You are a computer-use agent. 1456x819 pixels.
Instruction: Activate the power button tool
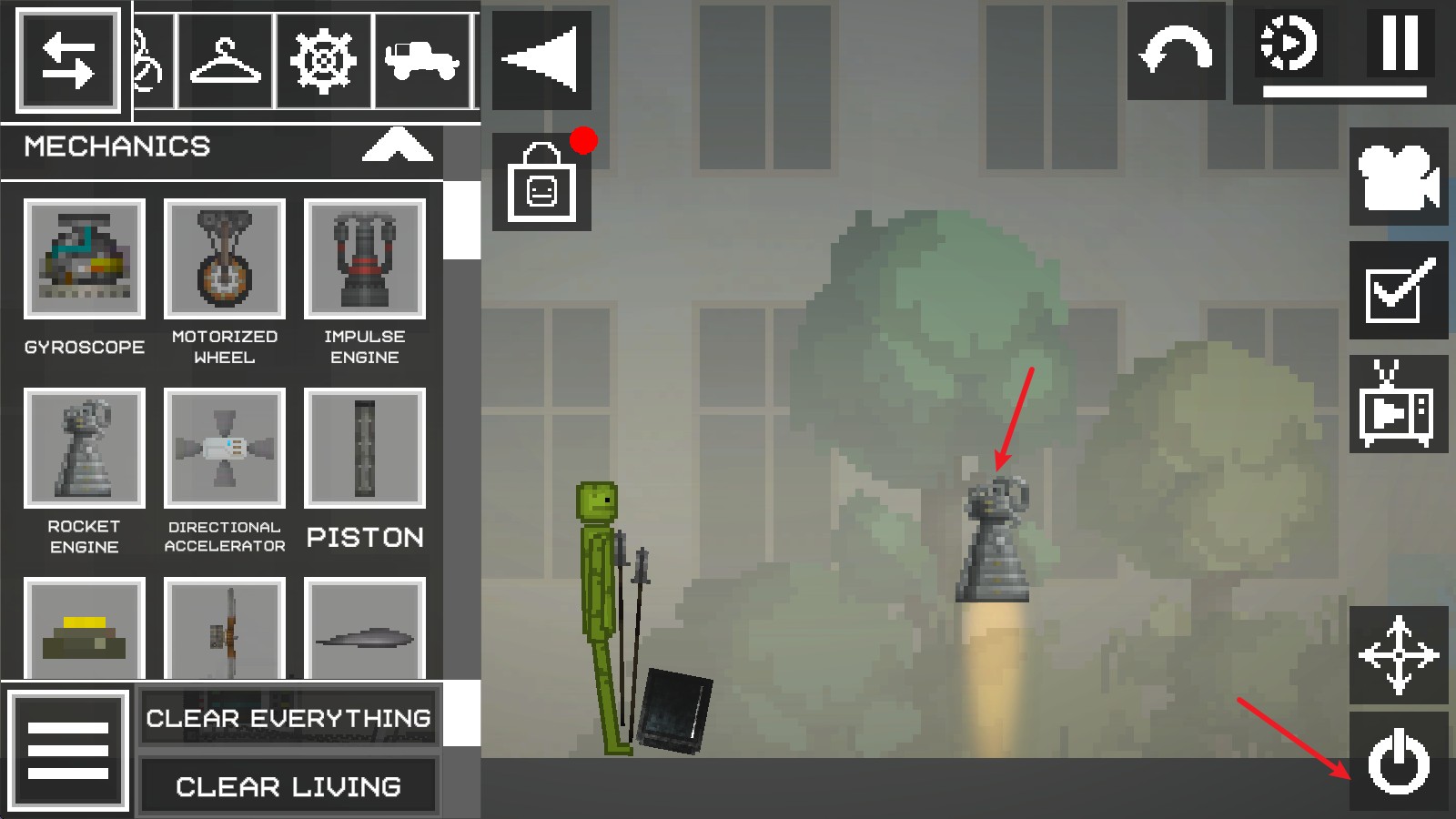(x=1399, y=762)
